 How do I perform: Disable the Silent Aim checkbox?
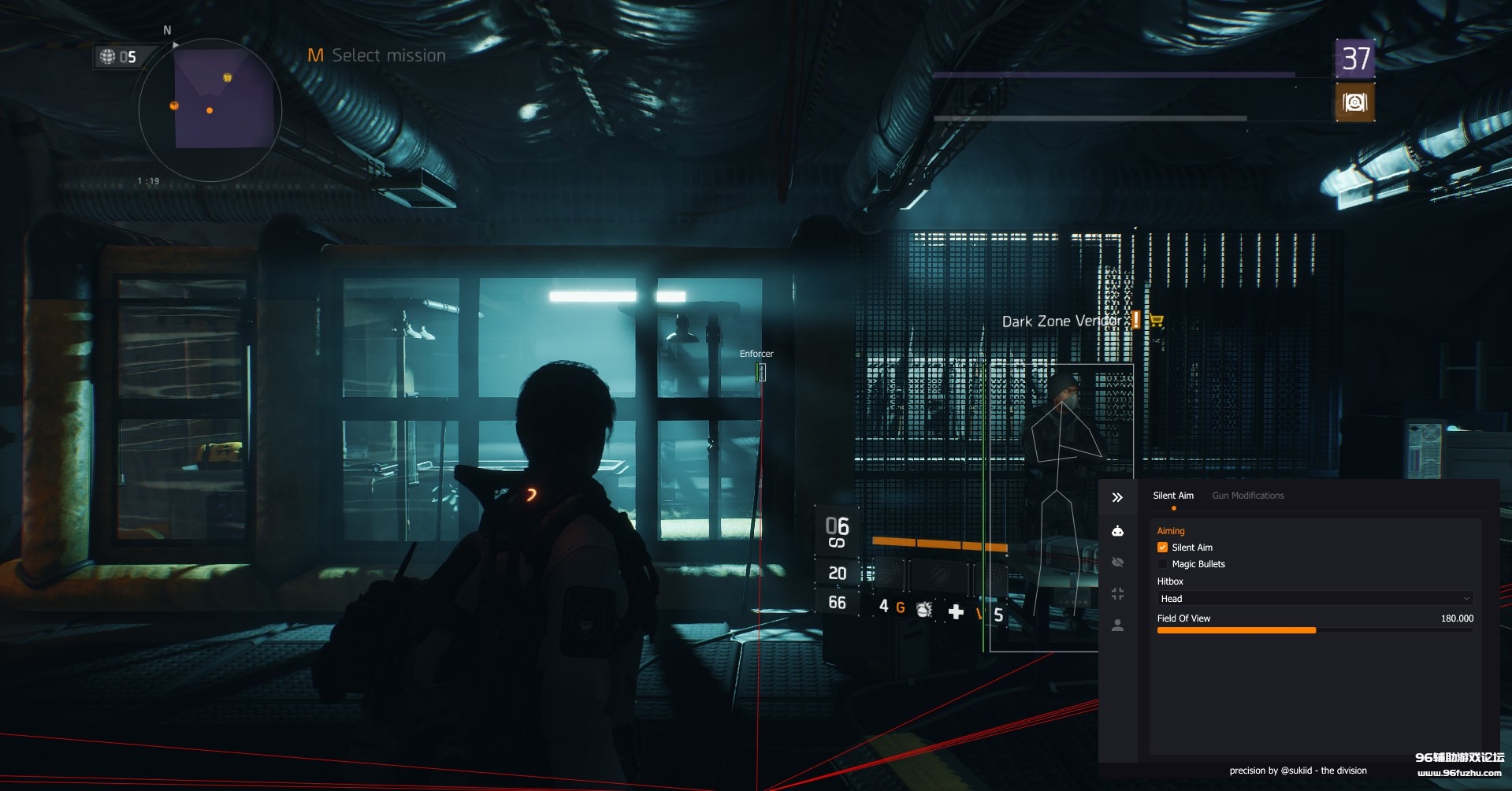[x=1163, y=547]
